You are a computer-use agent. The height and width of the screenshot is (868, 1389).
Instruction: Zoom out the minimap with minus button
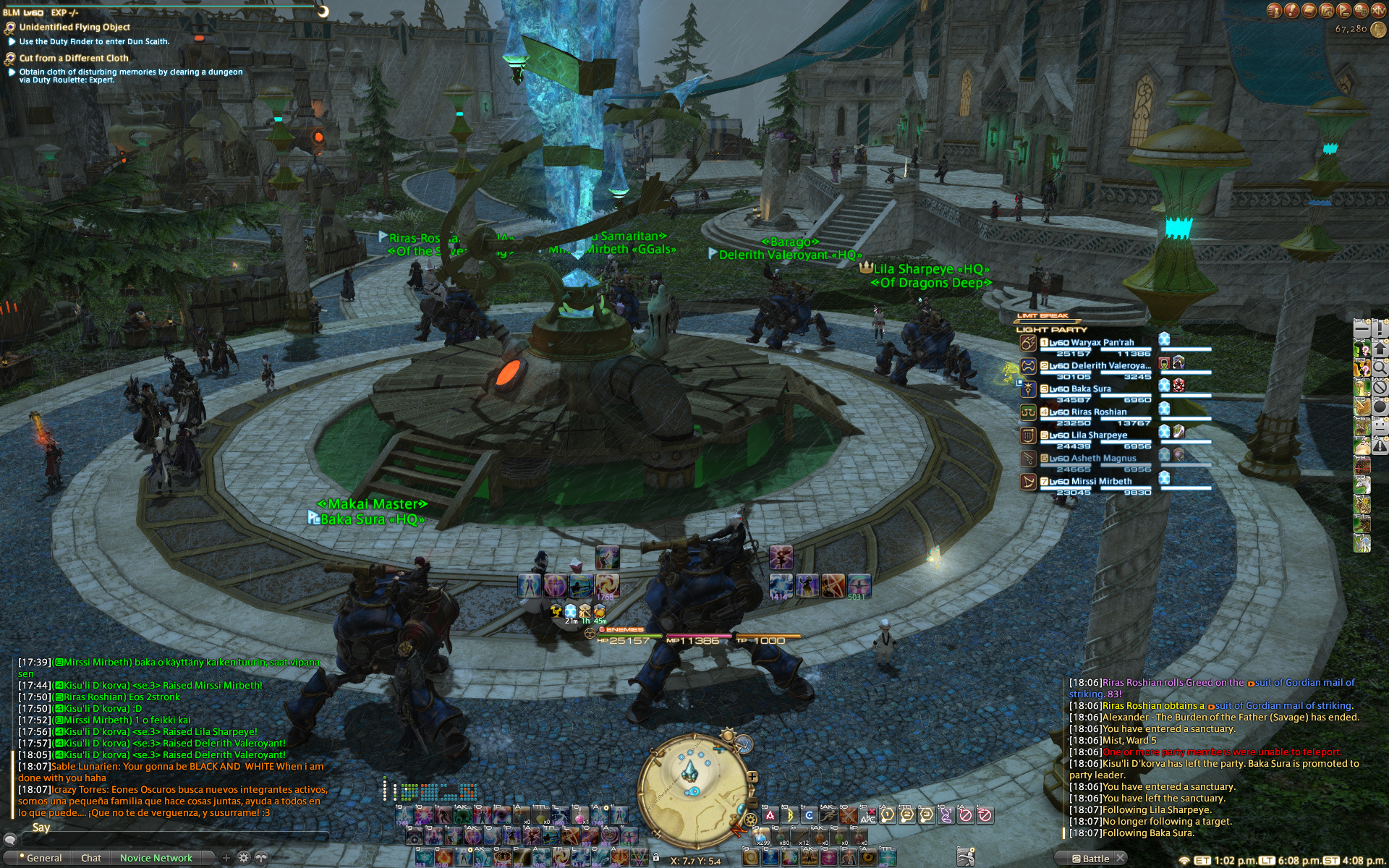pyautogui.click(x=752, y=804)
